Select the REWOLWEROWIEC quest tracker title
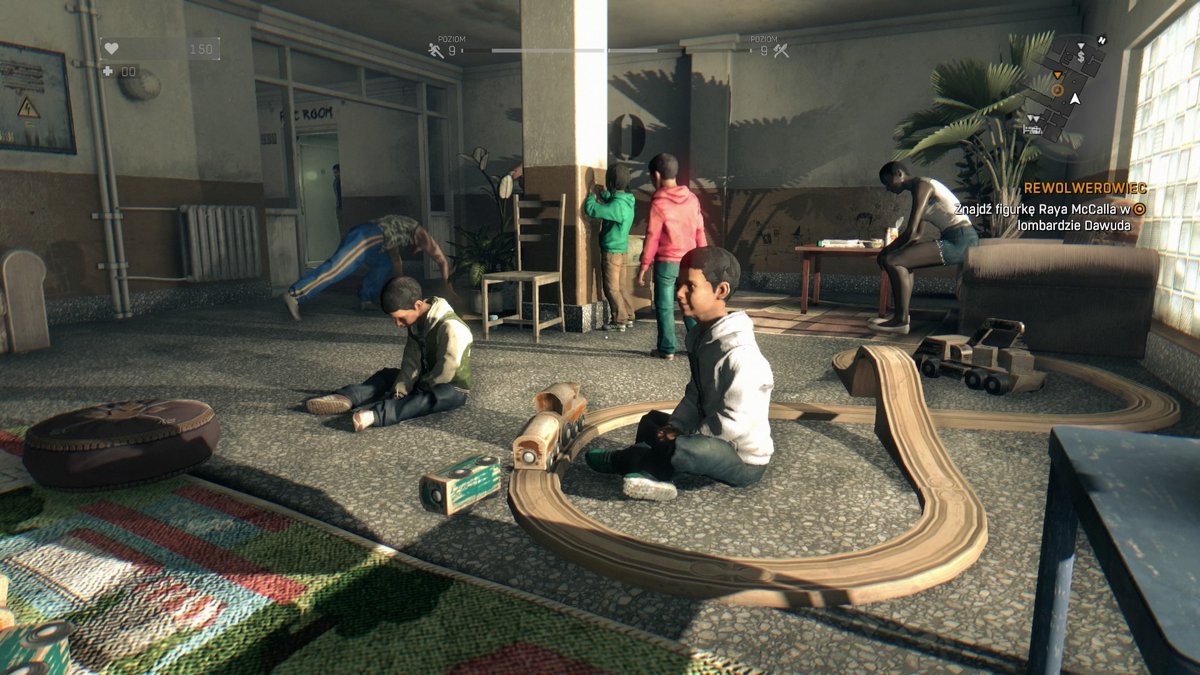 tap(1085, 188)
